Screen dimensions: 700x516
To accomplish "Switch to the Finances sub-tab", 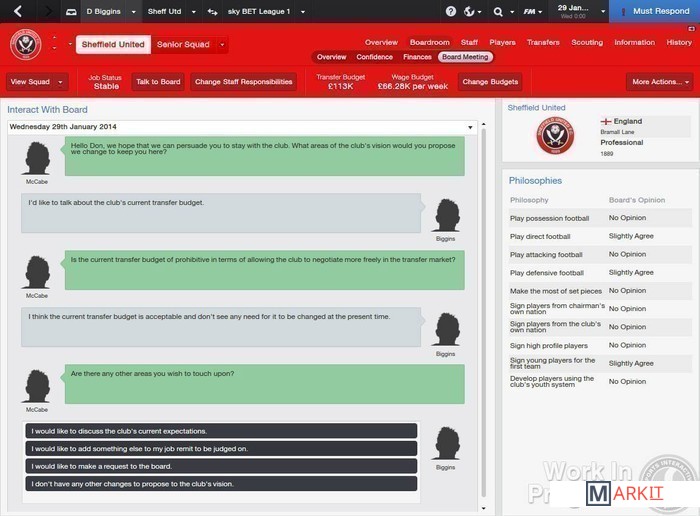I will (417, 57).
